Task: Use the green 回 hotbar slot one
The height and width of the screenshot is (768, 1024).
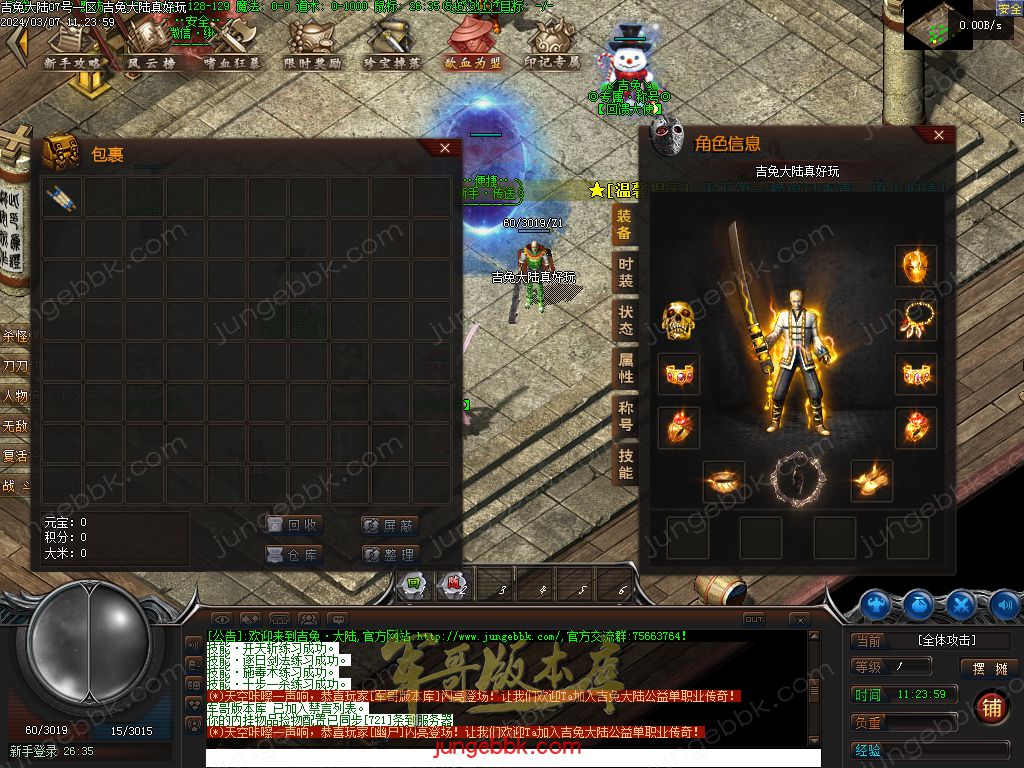Action: coord(412,585)
